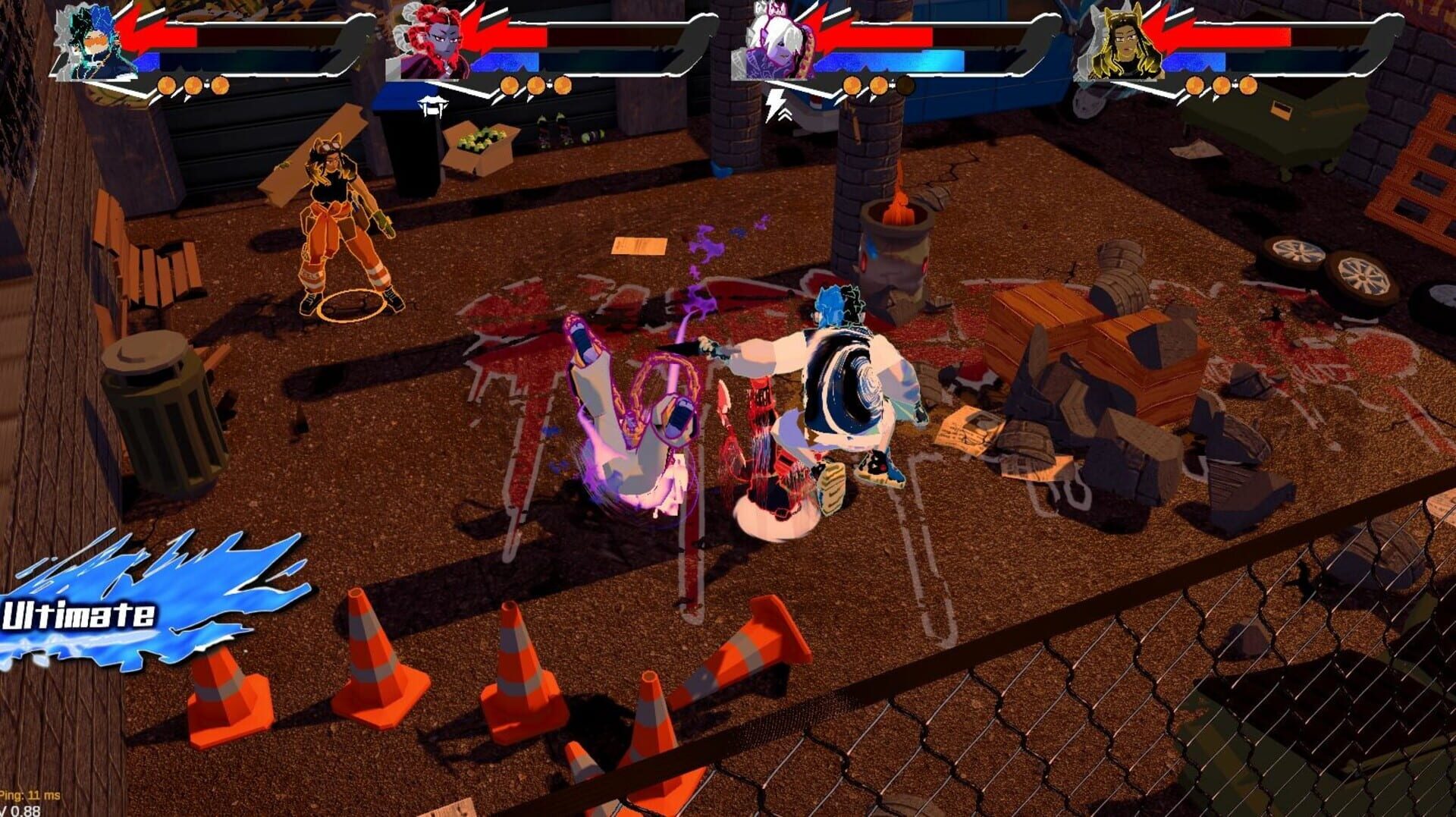Select the blue-haired fighter's portrait

91,42
